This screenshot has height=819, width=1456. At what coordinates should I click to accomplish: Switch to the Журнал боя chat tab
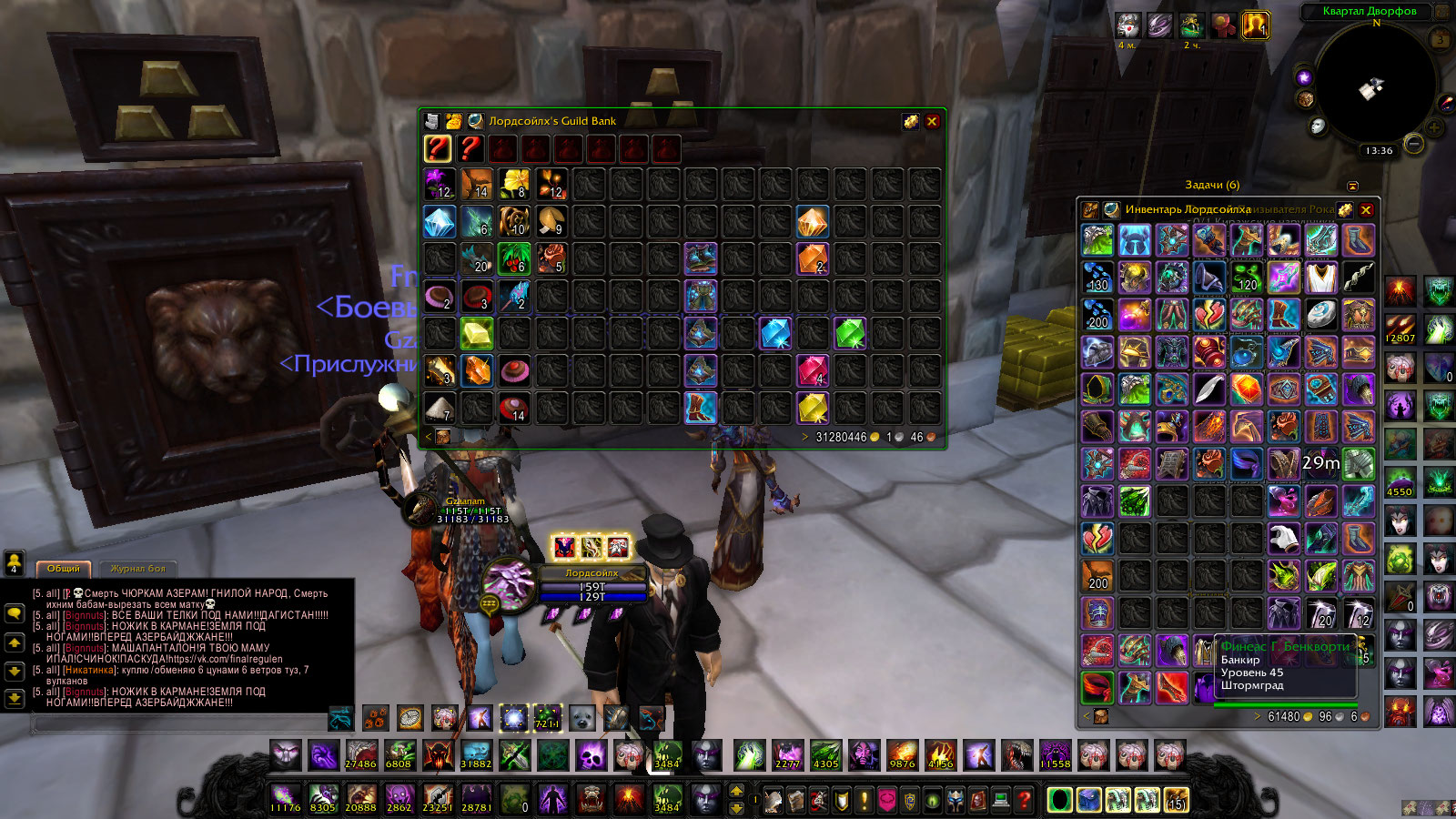pyautogui.click(x=138, y=569)
